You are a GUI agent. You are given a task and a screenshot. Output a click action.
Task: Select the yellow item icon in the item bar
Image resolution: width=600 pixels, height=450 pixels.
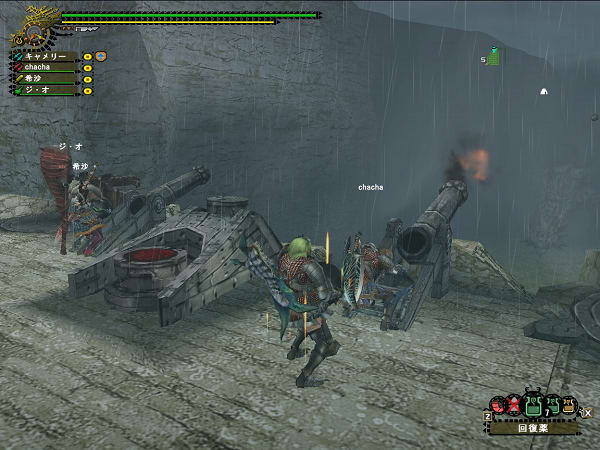(x=569, y=406)
